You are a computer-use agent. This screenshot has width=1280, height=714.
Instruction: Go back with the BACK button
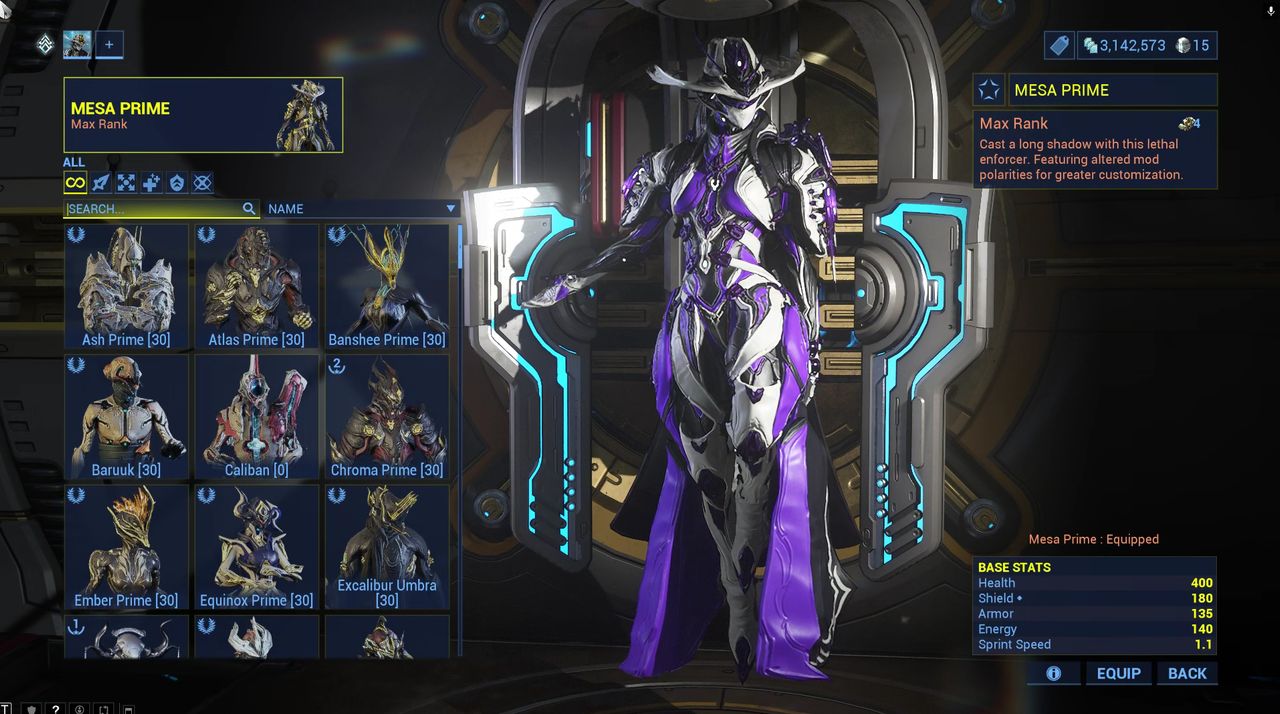click(x=1187, y=674)
